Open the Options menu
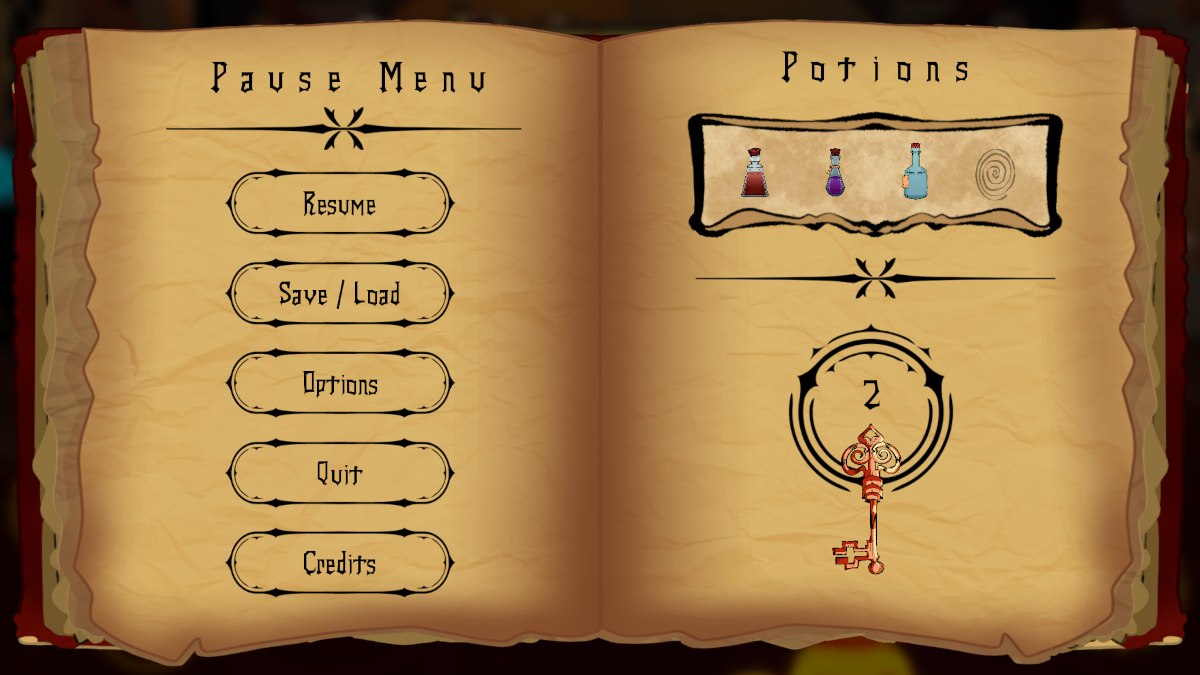Viewport: 1200px width, 675px height. [x=340, y=384]
